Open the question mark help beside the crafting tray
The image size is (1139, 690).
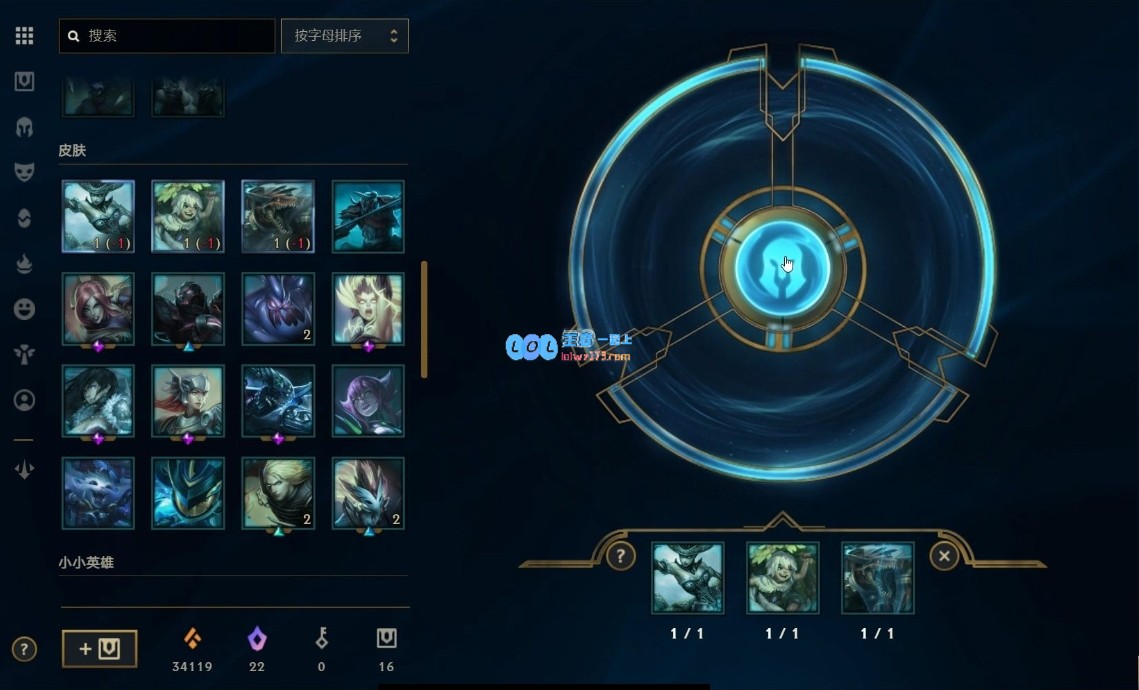click(621, 556)
